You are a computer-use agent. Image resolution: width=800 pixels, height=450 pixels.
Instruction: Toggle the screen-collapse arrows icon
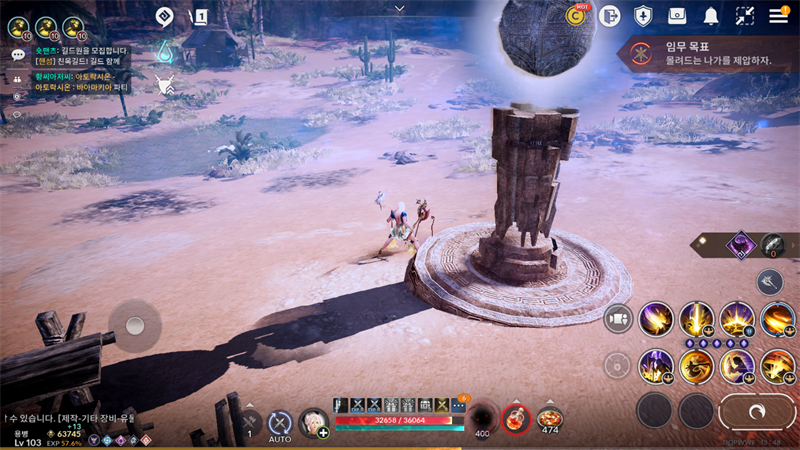tap(745, 16)
